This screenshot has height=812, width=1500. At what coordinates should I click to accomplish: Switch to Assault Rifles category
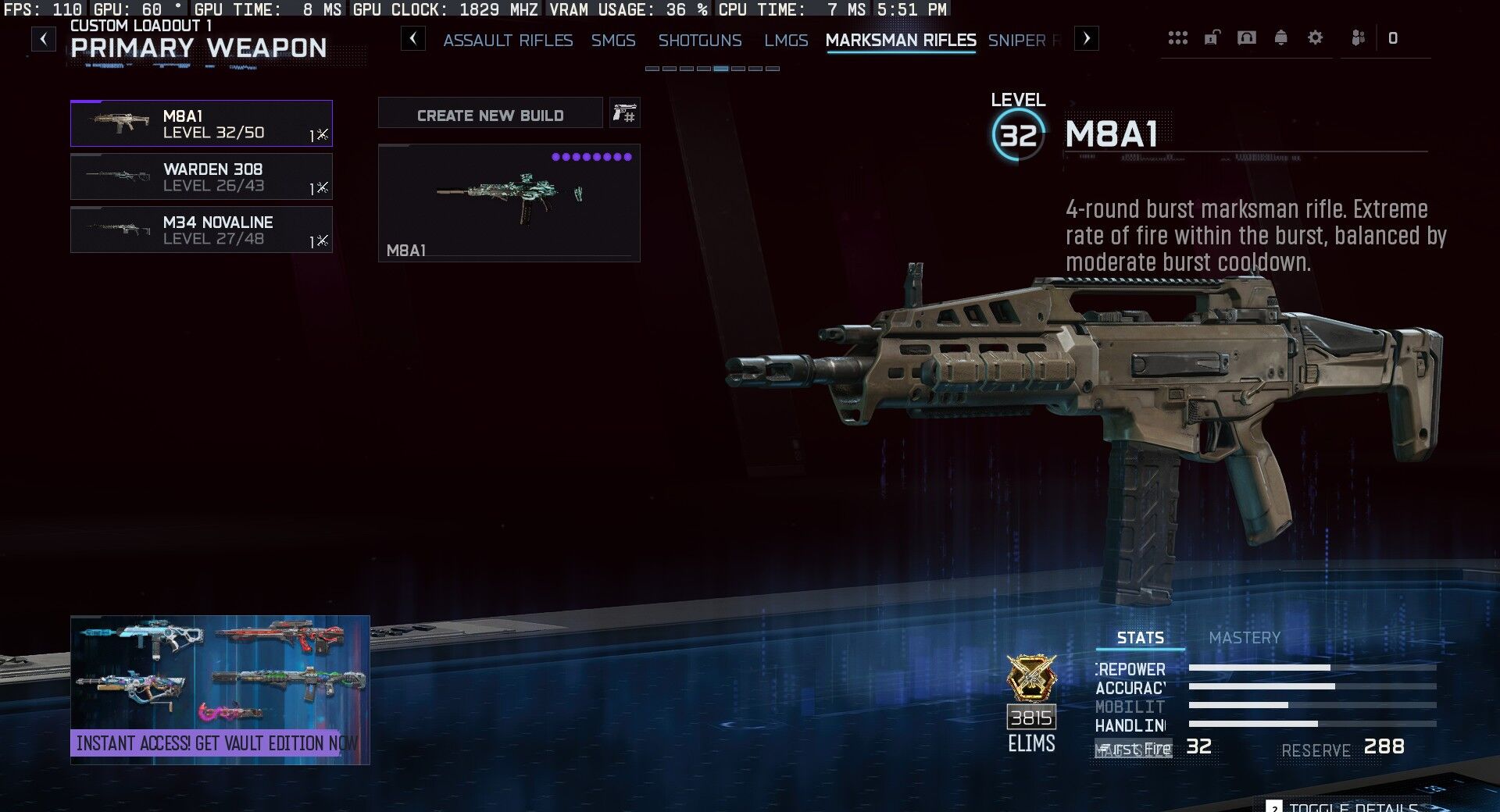[508, 40]
